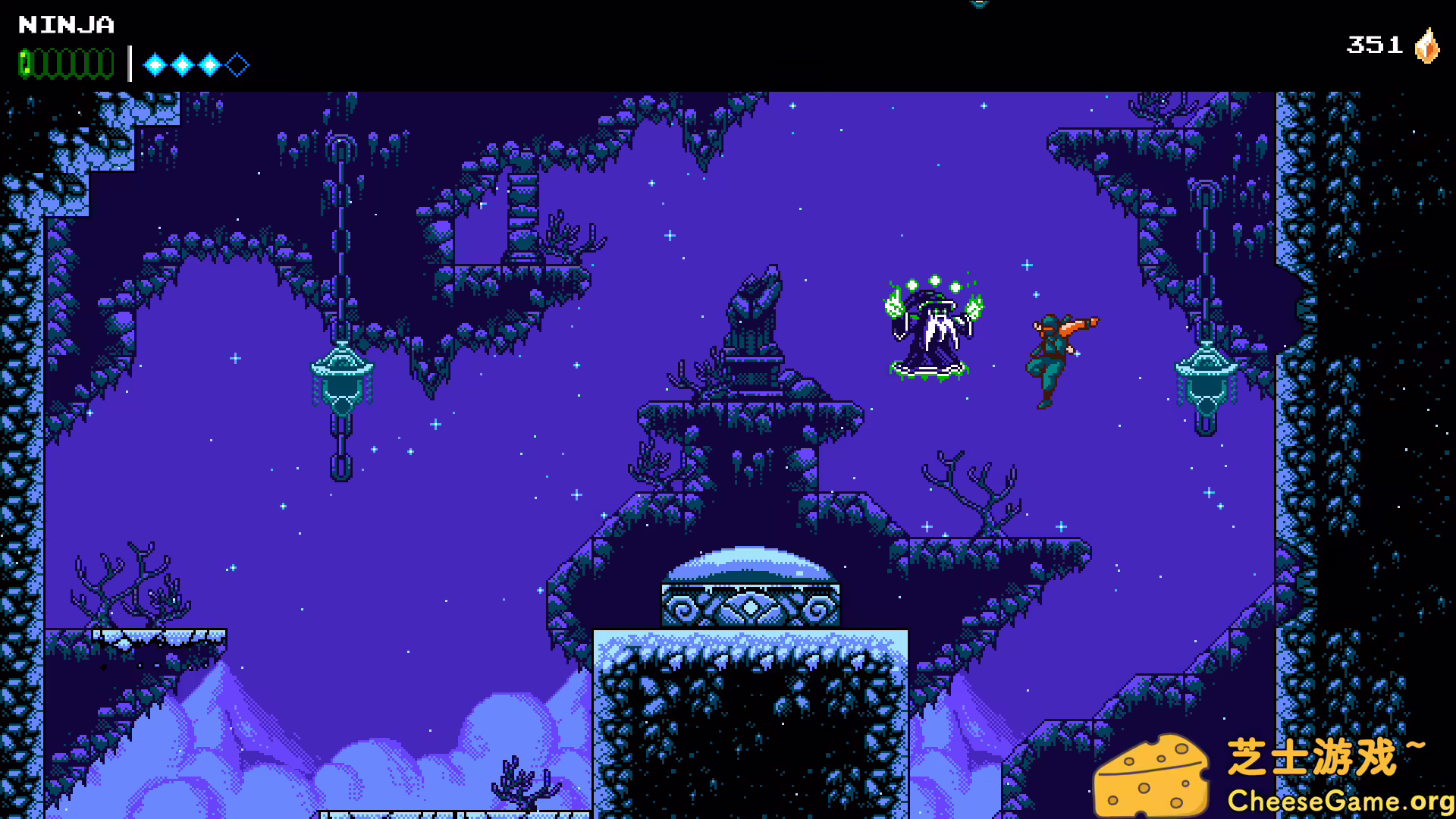Click the 芝士游戏~ watermark text

tap(1323, 755)
